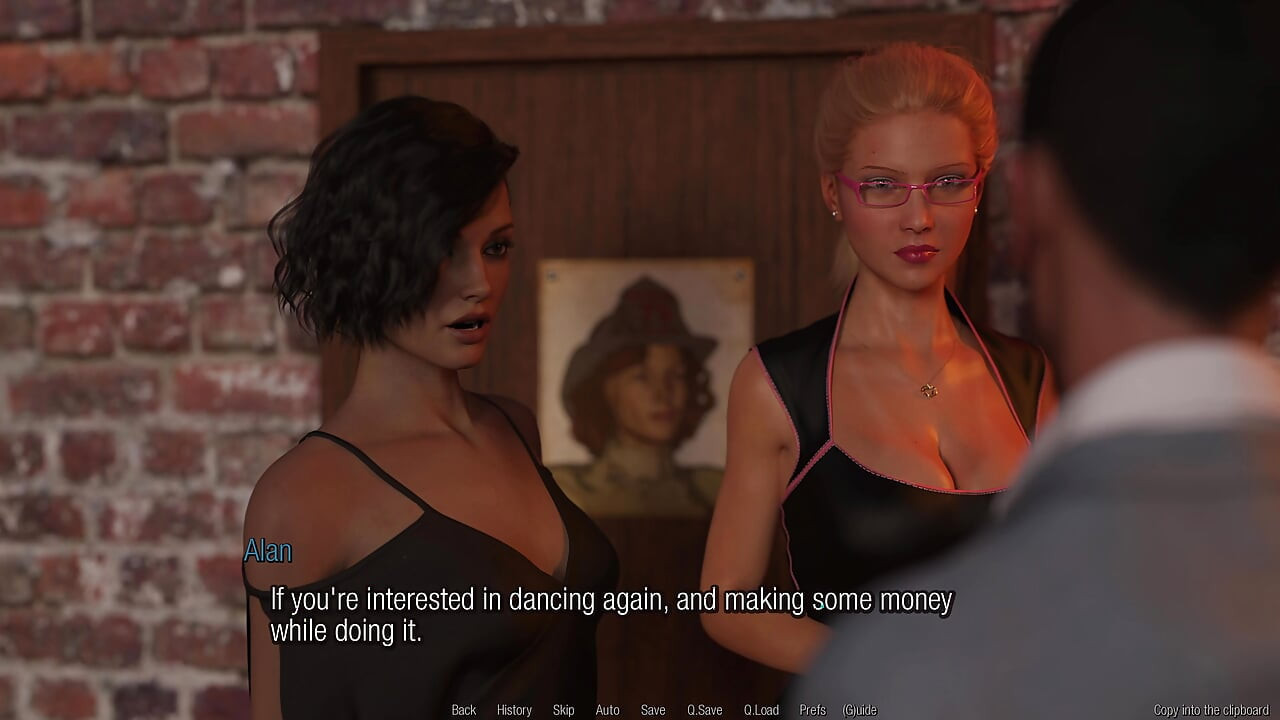Select Skip from the quick menu bar
Screen dimensions: 1280x720
563,709
